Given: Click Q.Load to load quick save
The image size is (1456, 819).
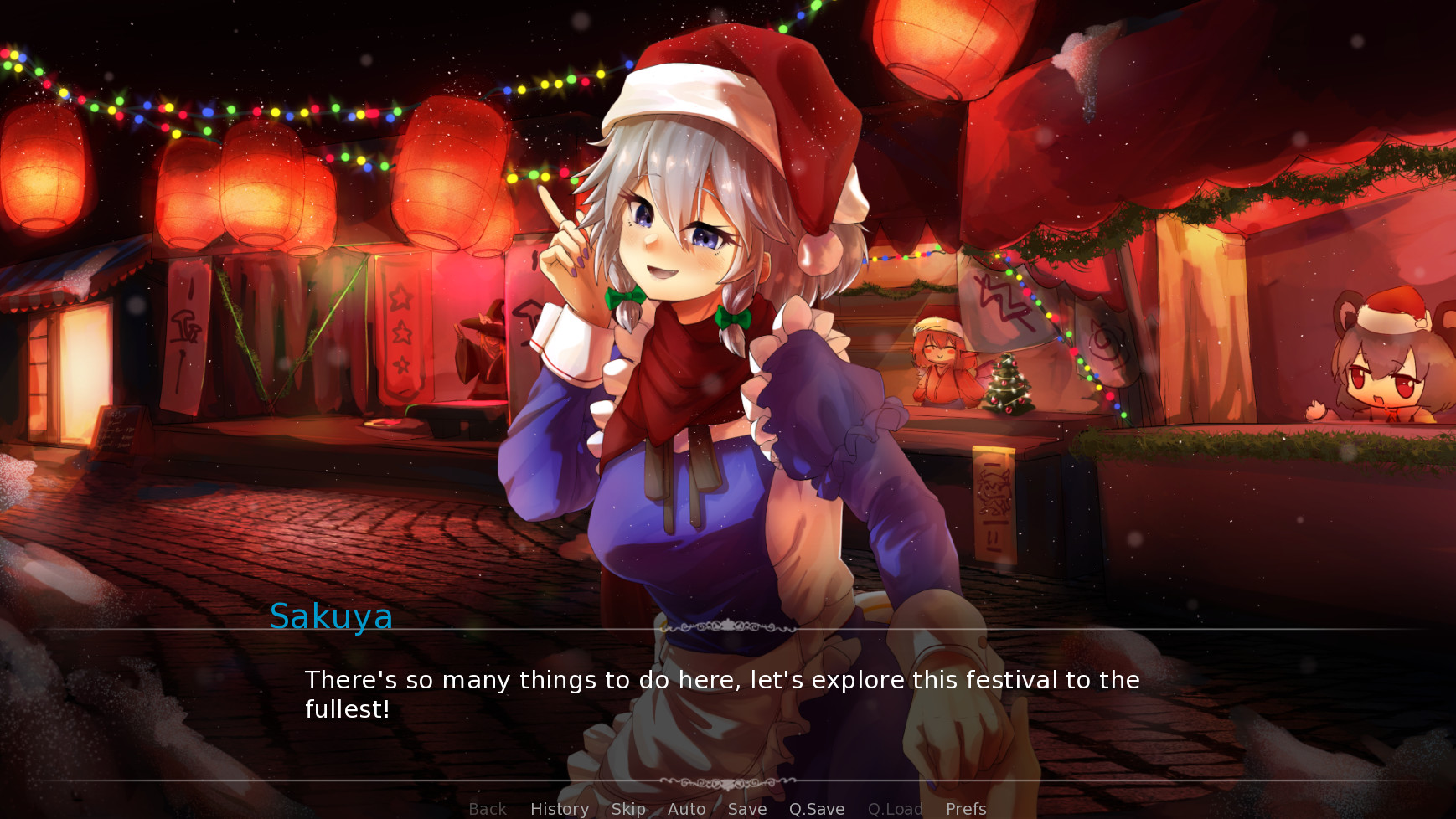Looking at the screenshot, I should 895,807.
